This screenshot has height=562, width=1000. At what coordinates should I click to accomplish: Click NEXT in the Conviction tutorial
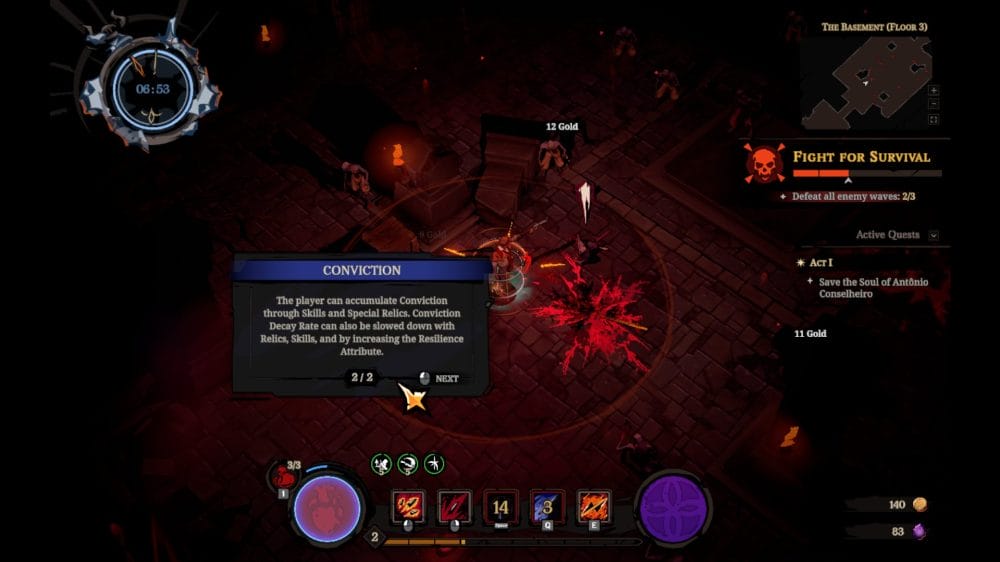(x=439, y=379)
